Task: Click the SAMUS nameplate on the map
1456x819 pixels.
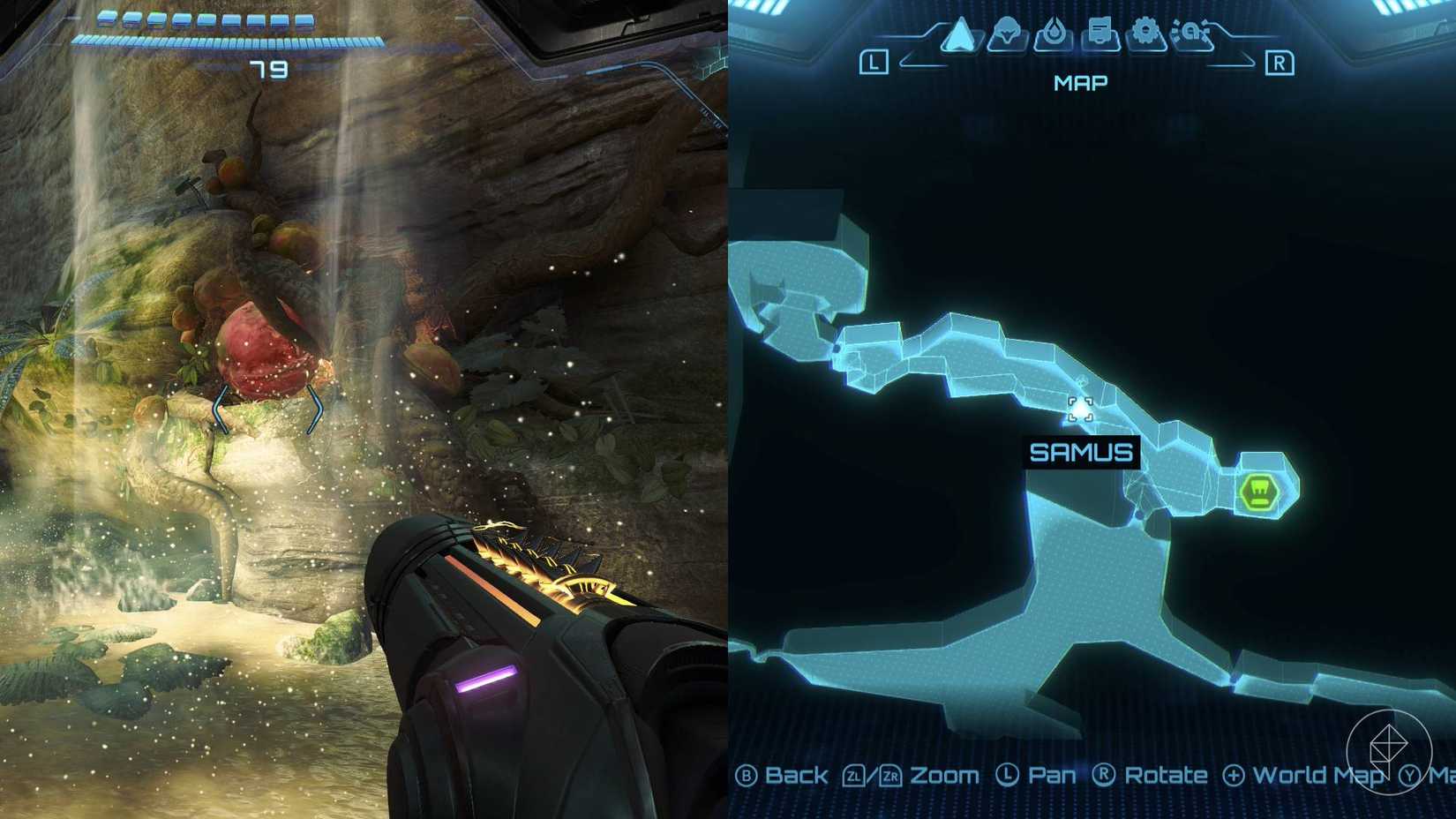Action: tap(1082, 452)
